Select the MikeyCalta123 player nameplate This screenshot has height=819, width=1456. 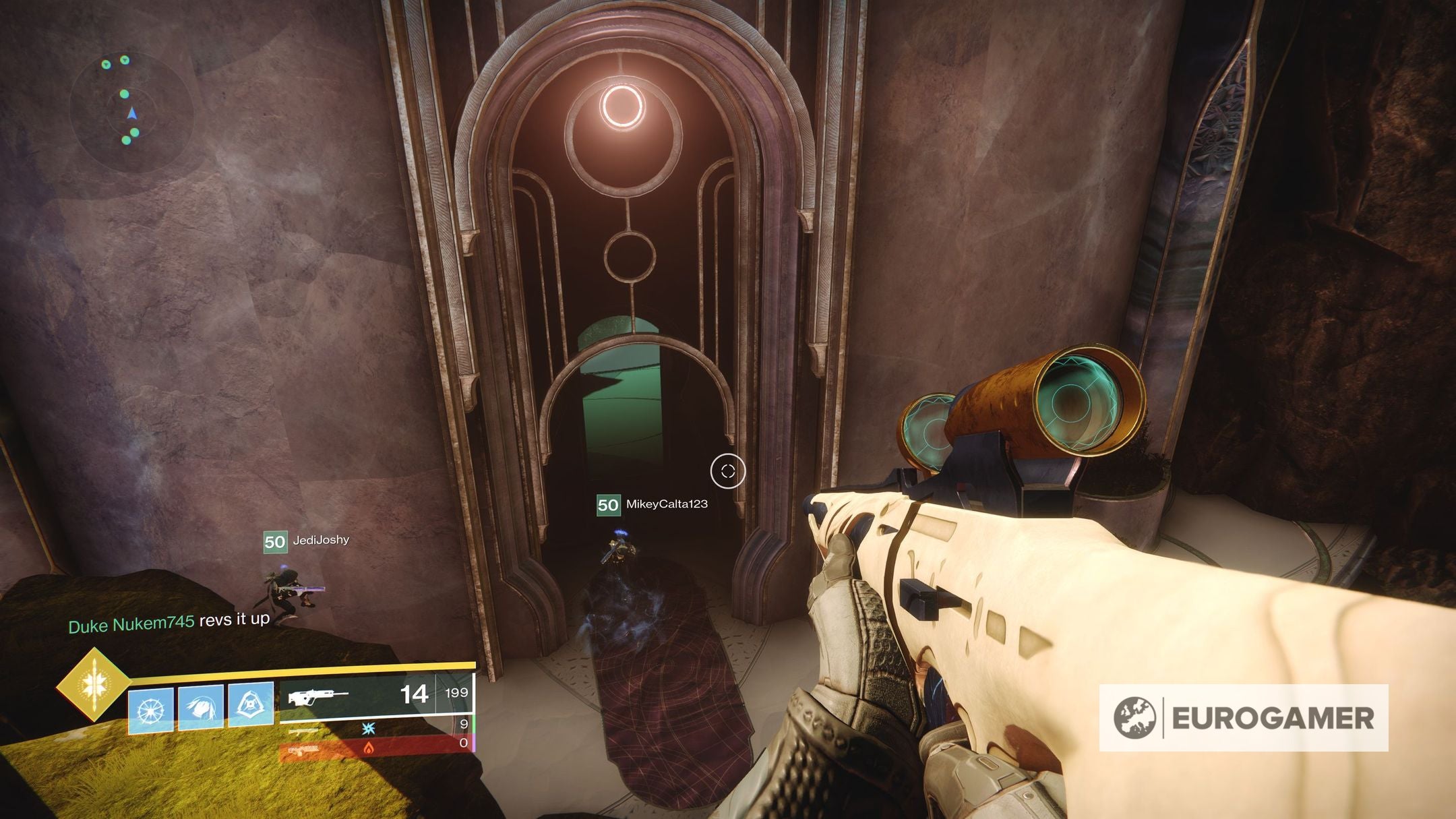point(653,504)
